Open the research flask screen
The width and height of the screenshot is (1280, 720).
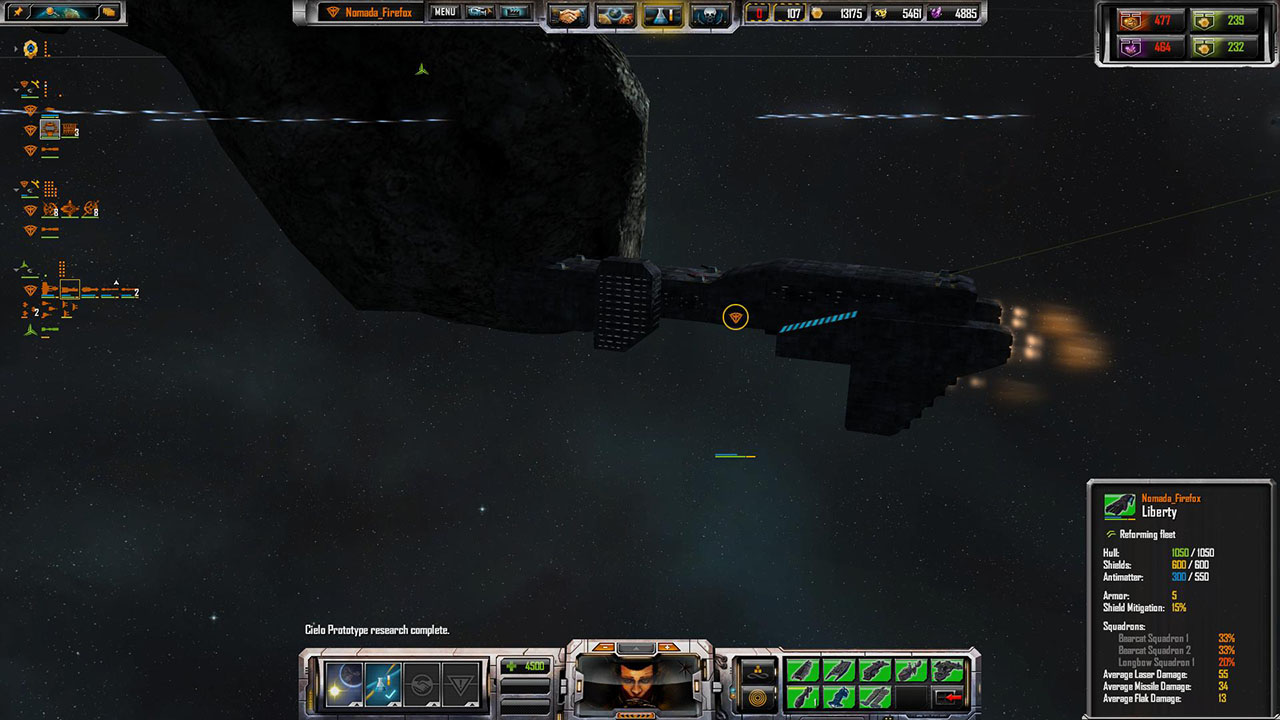(662, 16)
